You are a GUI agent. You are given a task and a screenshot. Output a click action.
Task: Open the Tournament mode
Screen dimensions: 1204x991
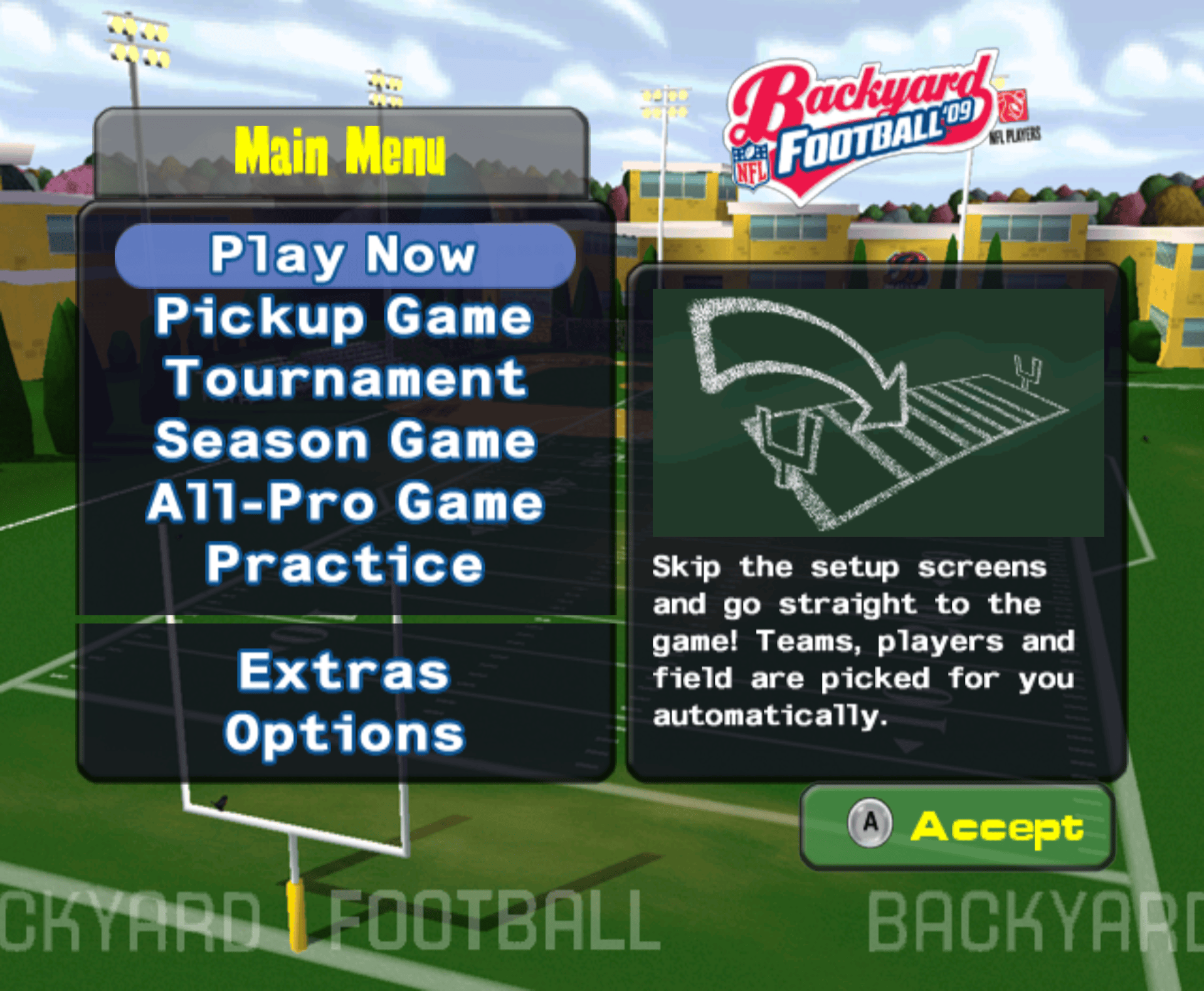(x=346, y=378)
